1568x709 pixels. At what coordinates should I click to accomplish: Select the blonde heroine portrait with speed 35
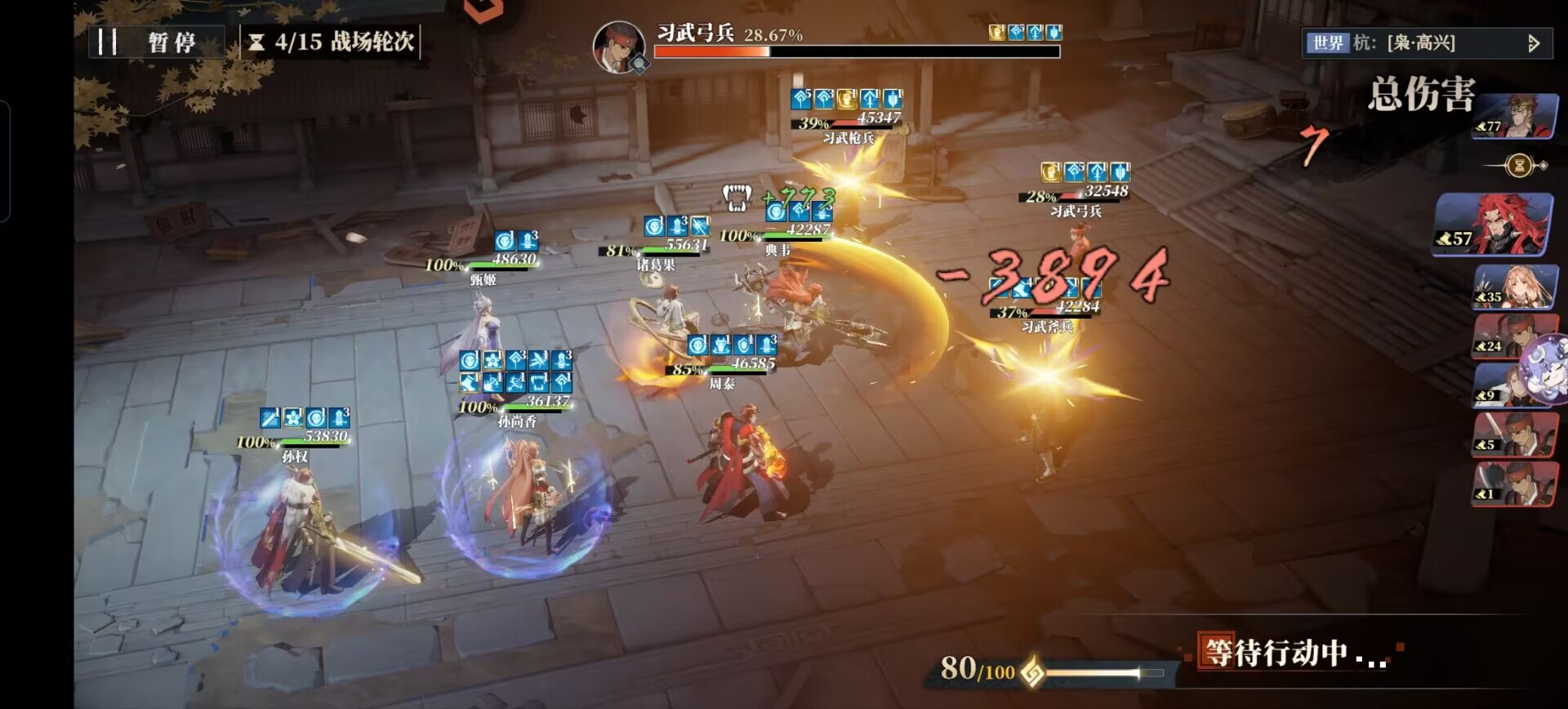pyautogui.click(x=1514, y=287)
